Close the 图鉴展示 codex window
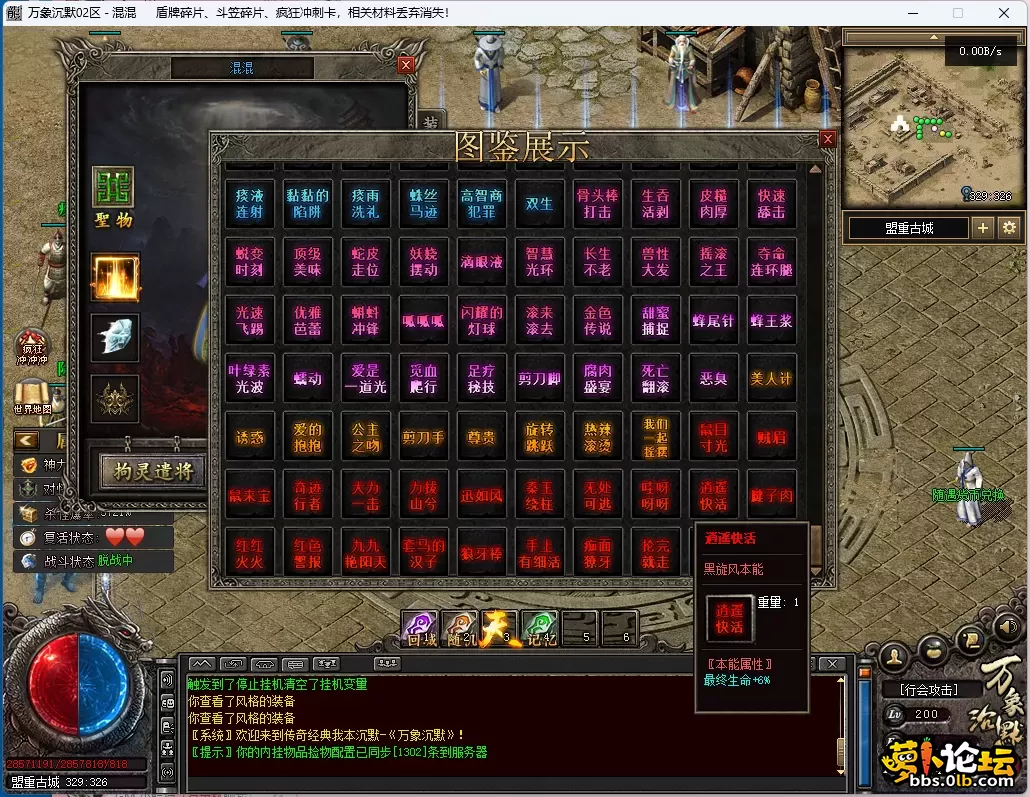The height and width of the screenshot is (797, 1030). (x=827, y=140)
